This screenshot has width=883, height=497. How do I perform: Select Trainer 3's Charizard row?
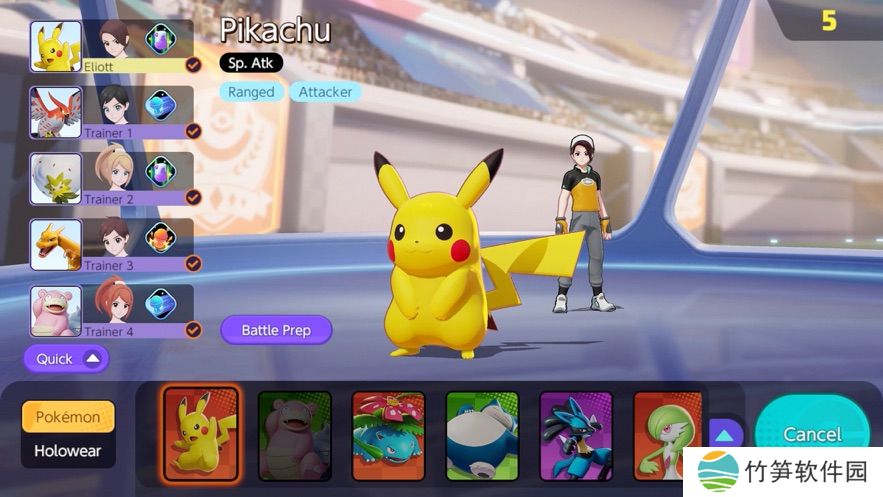[x=114, y=244]
